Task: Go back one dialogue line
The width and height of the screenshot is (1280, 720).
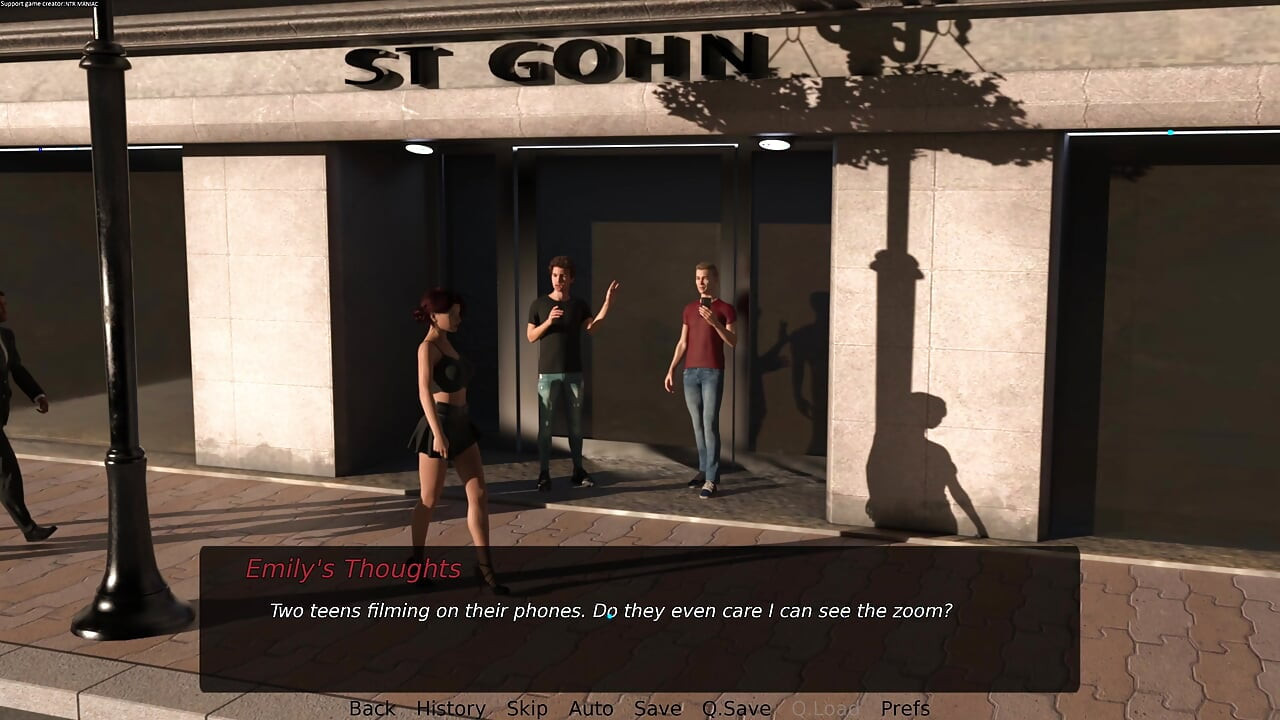Action: click(372, 708)
